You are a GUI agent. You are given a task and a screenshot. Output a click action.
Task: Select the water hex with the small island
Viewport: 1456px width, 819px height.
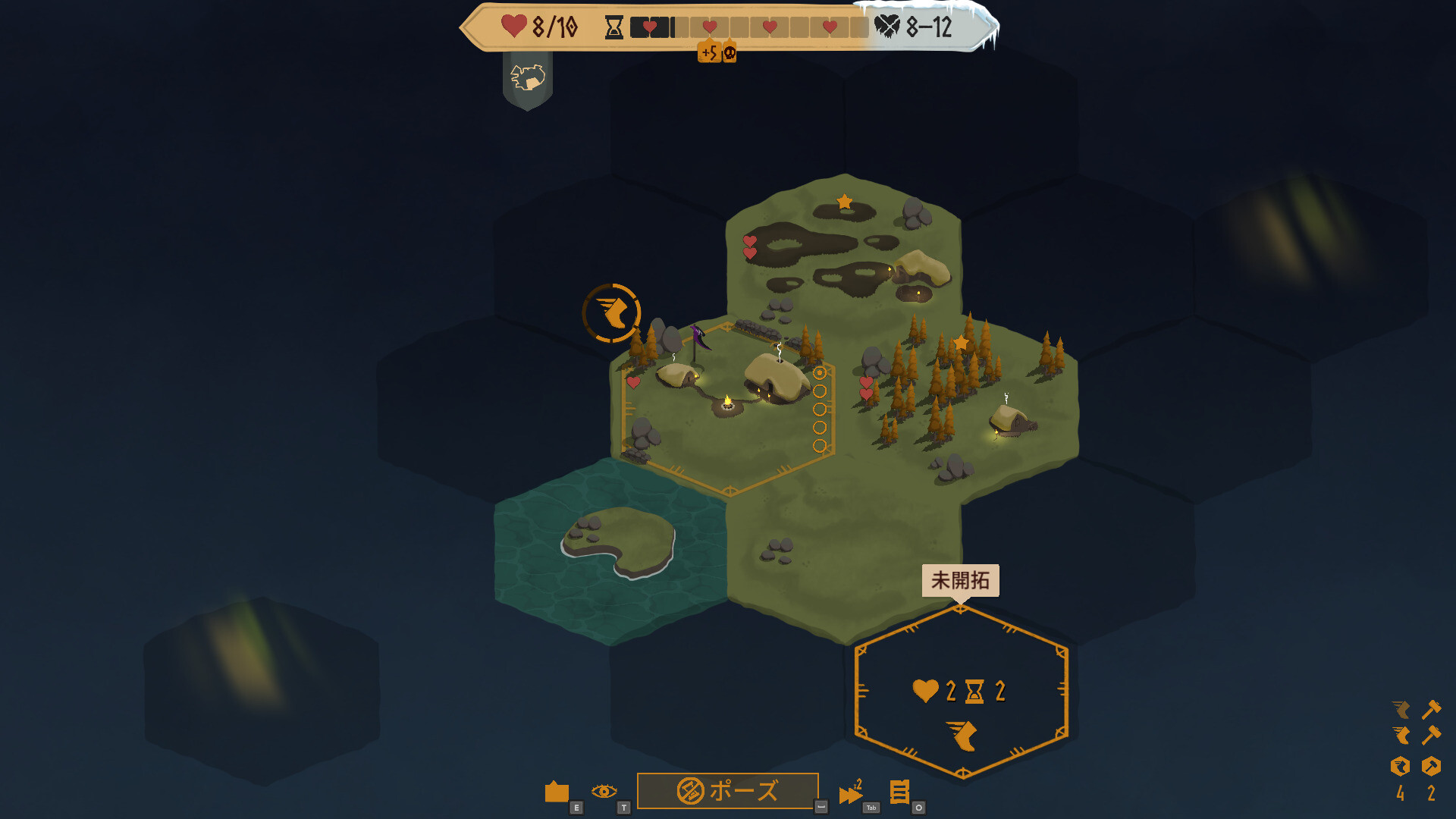pyautogui.click(x=610, y=550)
